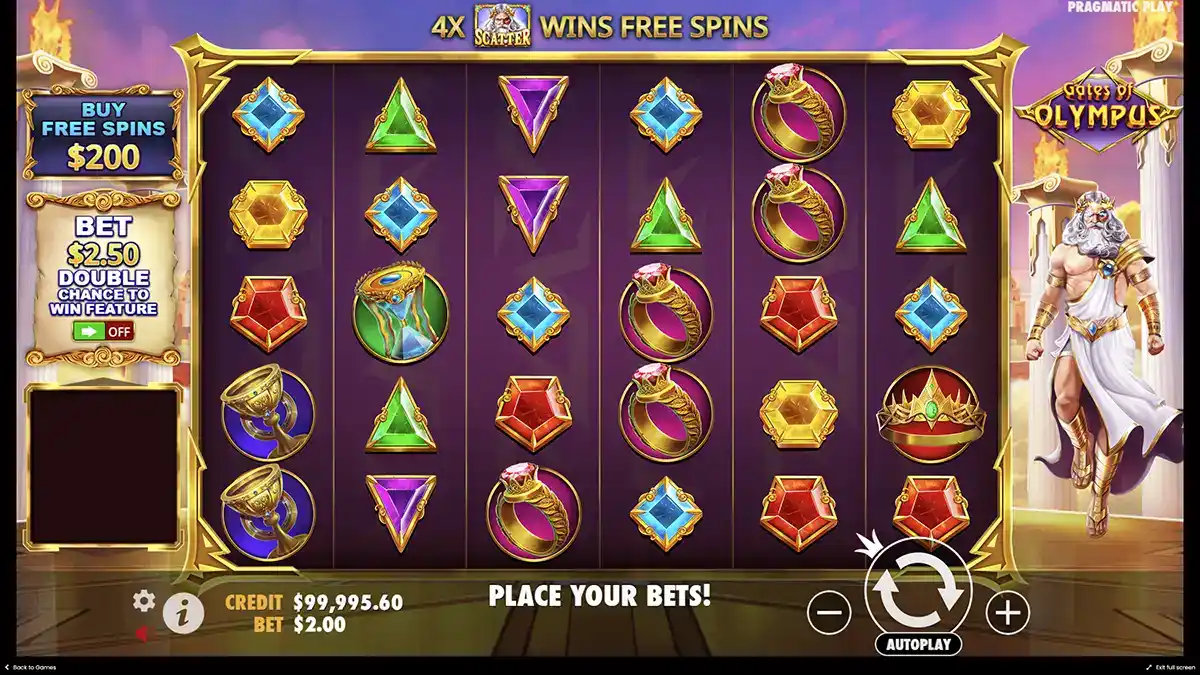Go back to Games list
Viewport: 1200px width, 675px height.
pos(30,667)
